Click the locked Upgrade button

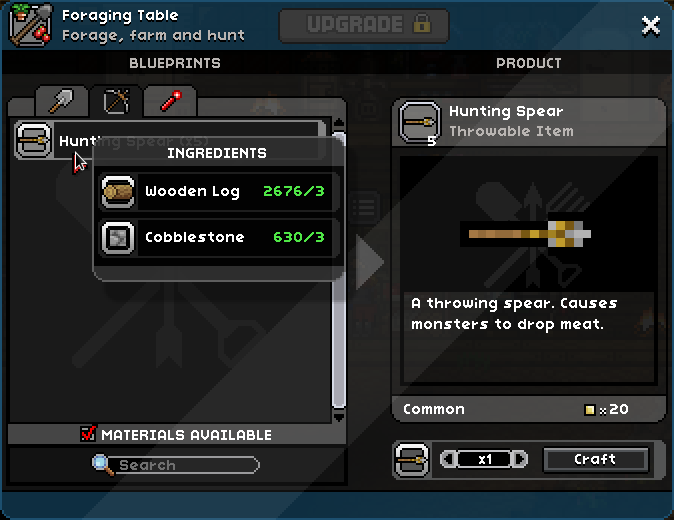coord(363,26)
